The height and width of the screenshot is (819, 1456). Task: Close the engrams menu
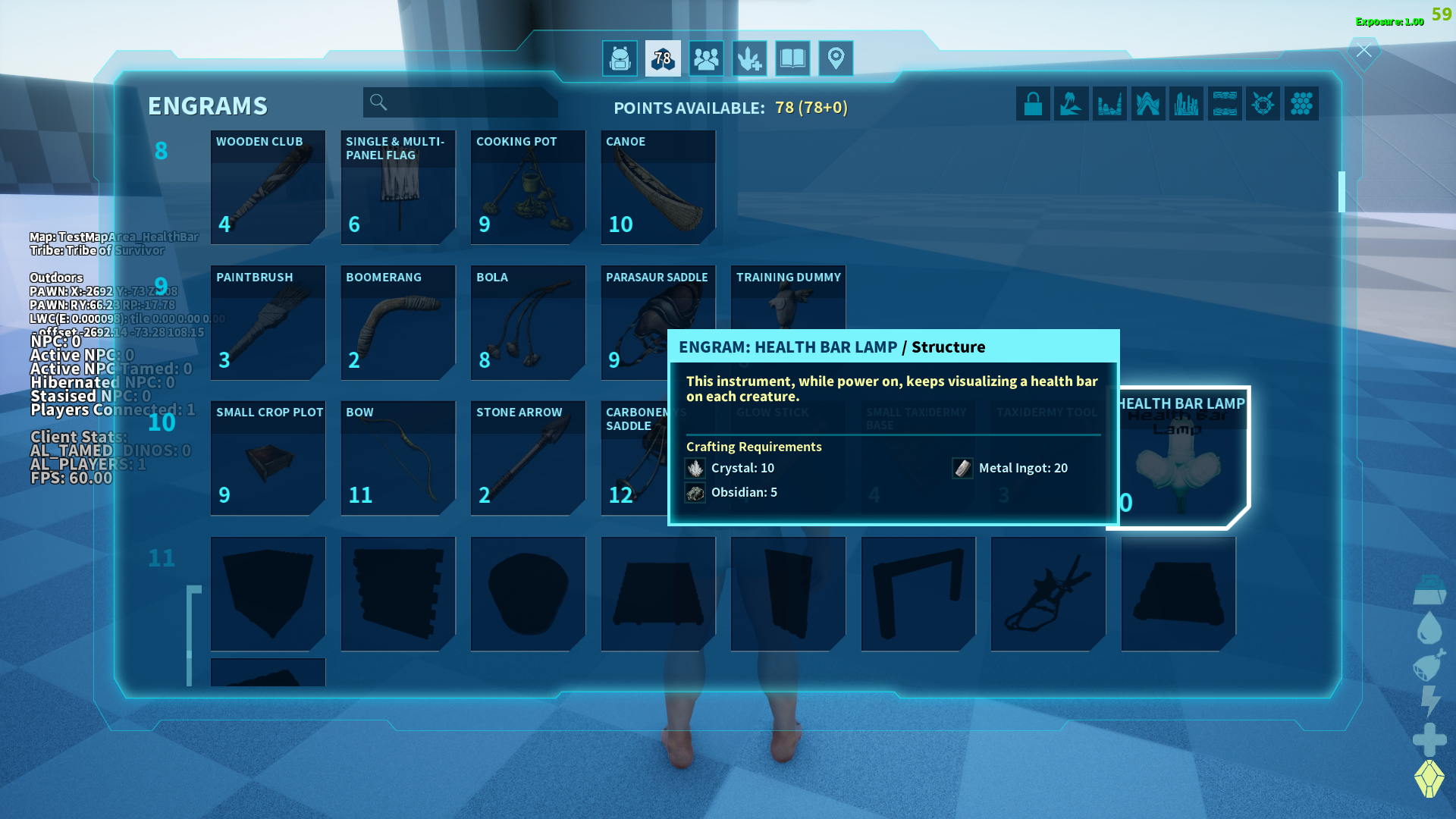pyautogui.click(x=1363, y=51)
